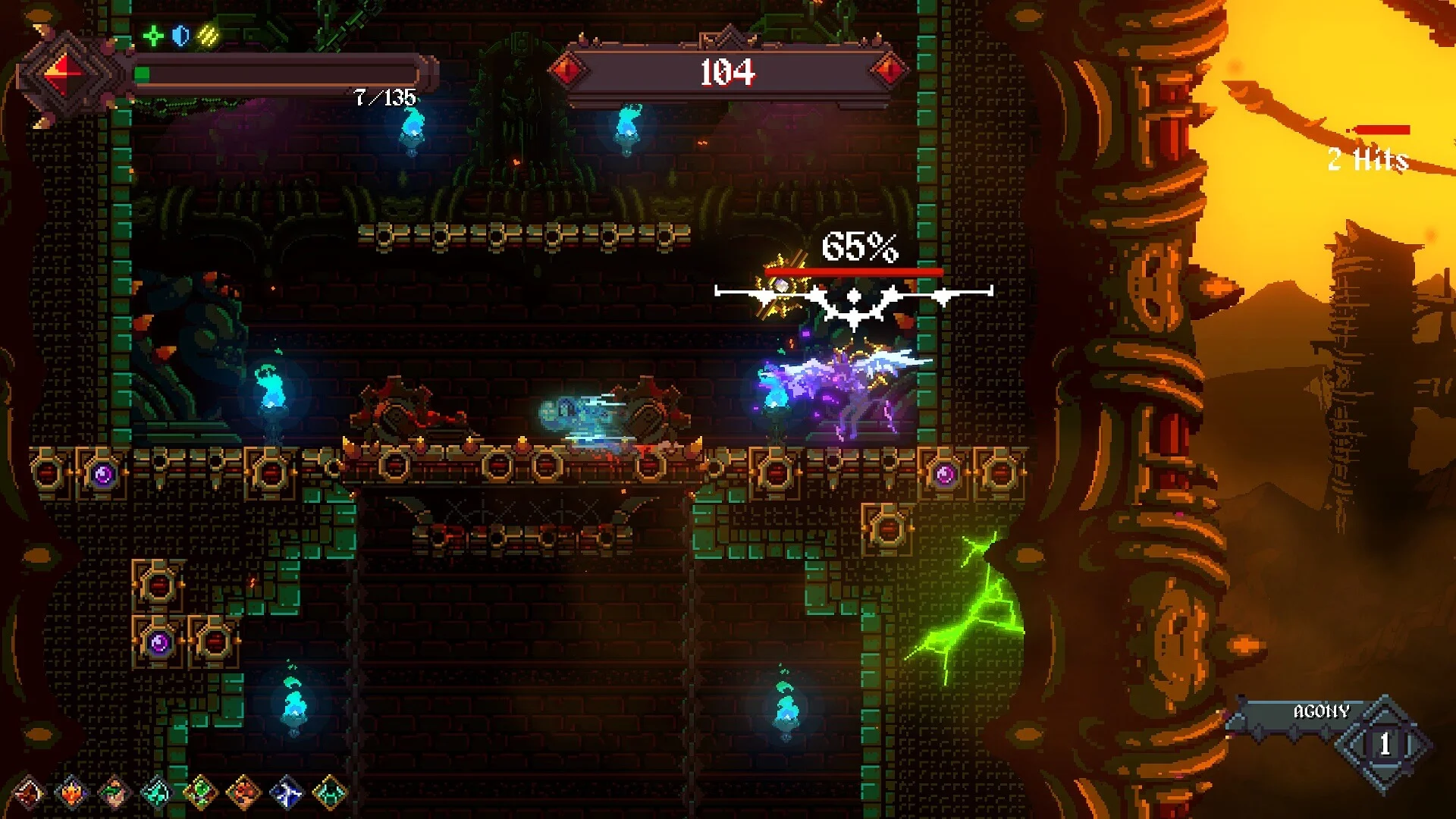
Task: Click the red gem player emblem
Action: click(x=67, y=74)
